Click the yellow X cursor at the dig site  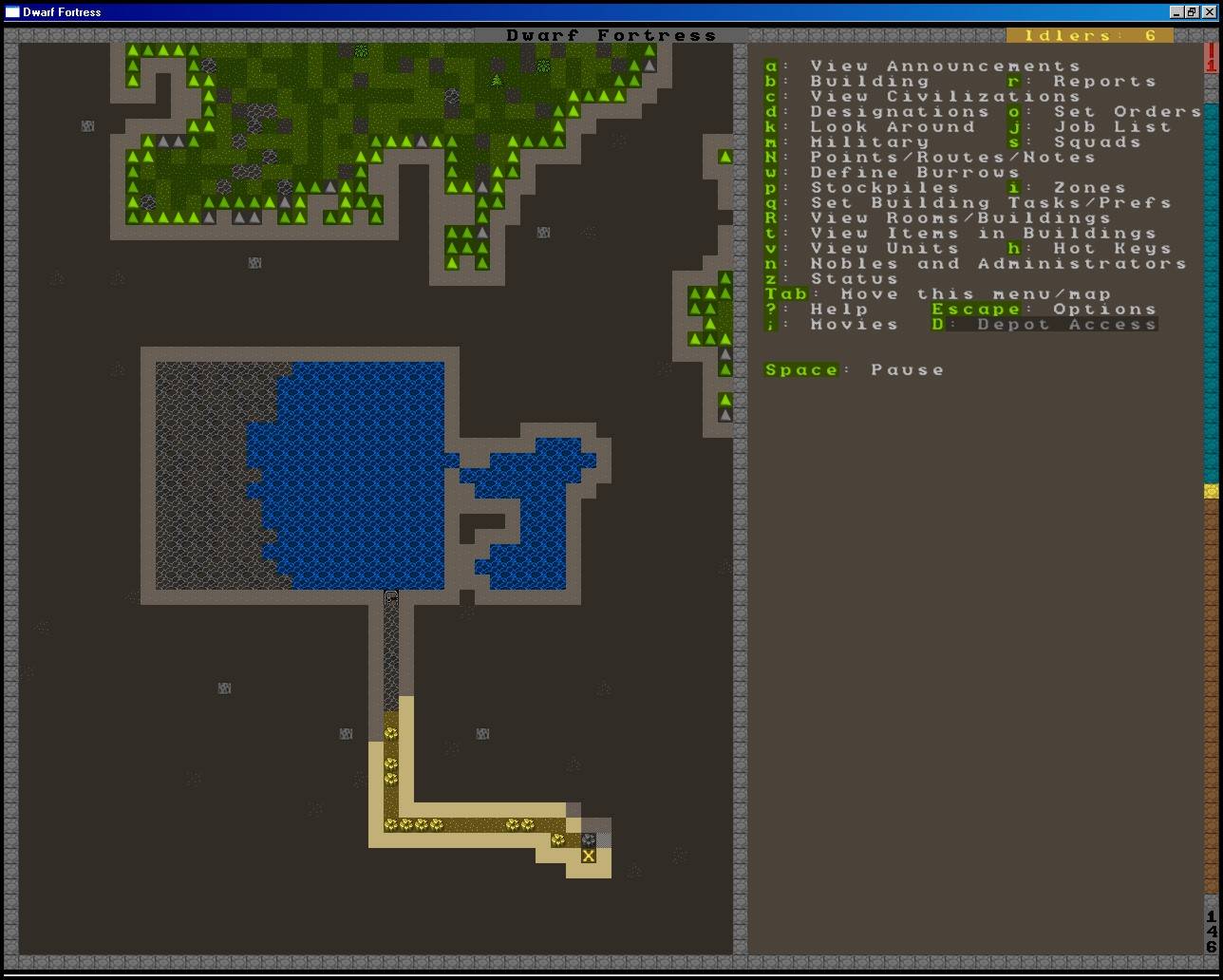click(589, 856)
